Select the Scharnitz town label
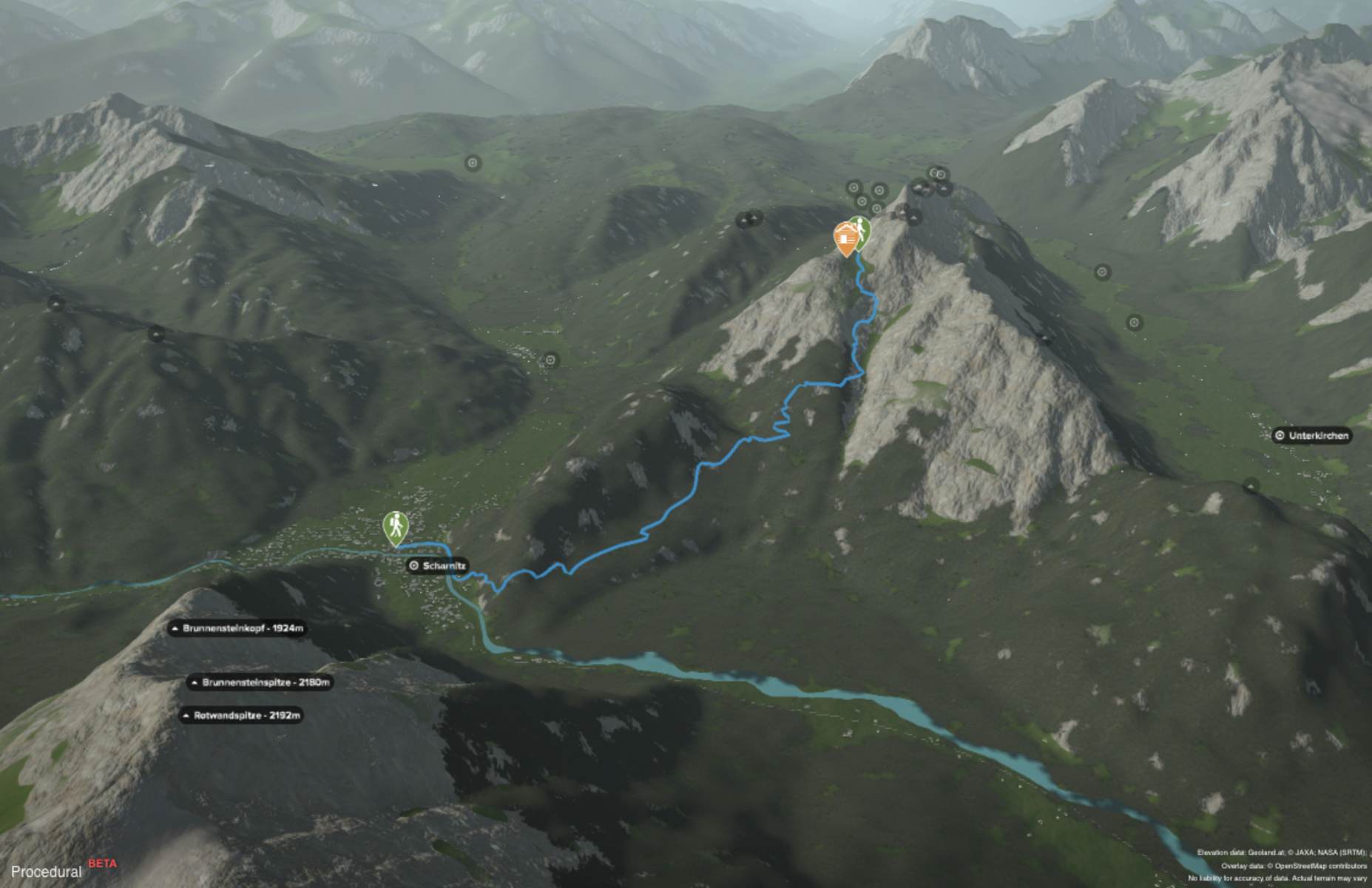The height and width of the screenshot is (888, 1372). 438,566
